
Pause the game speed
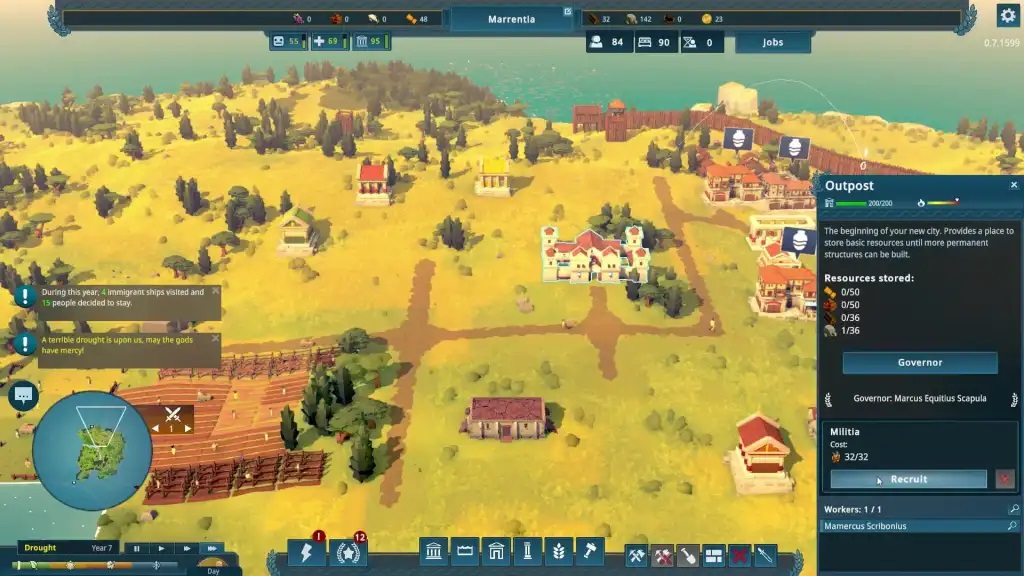pos(137,548)
